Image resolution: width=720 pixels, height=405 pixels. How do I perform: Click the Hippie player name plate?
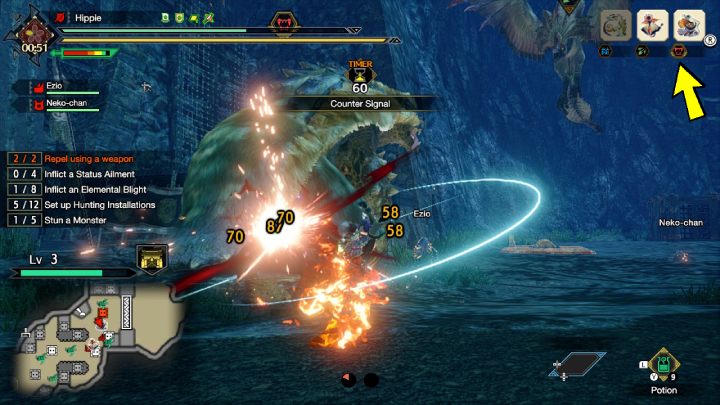click(88, 17)
